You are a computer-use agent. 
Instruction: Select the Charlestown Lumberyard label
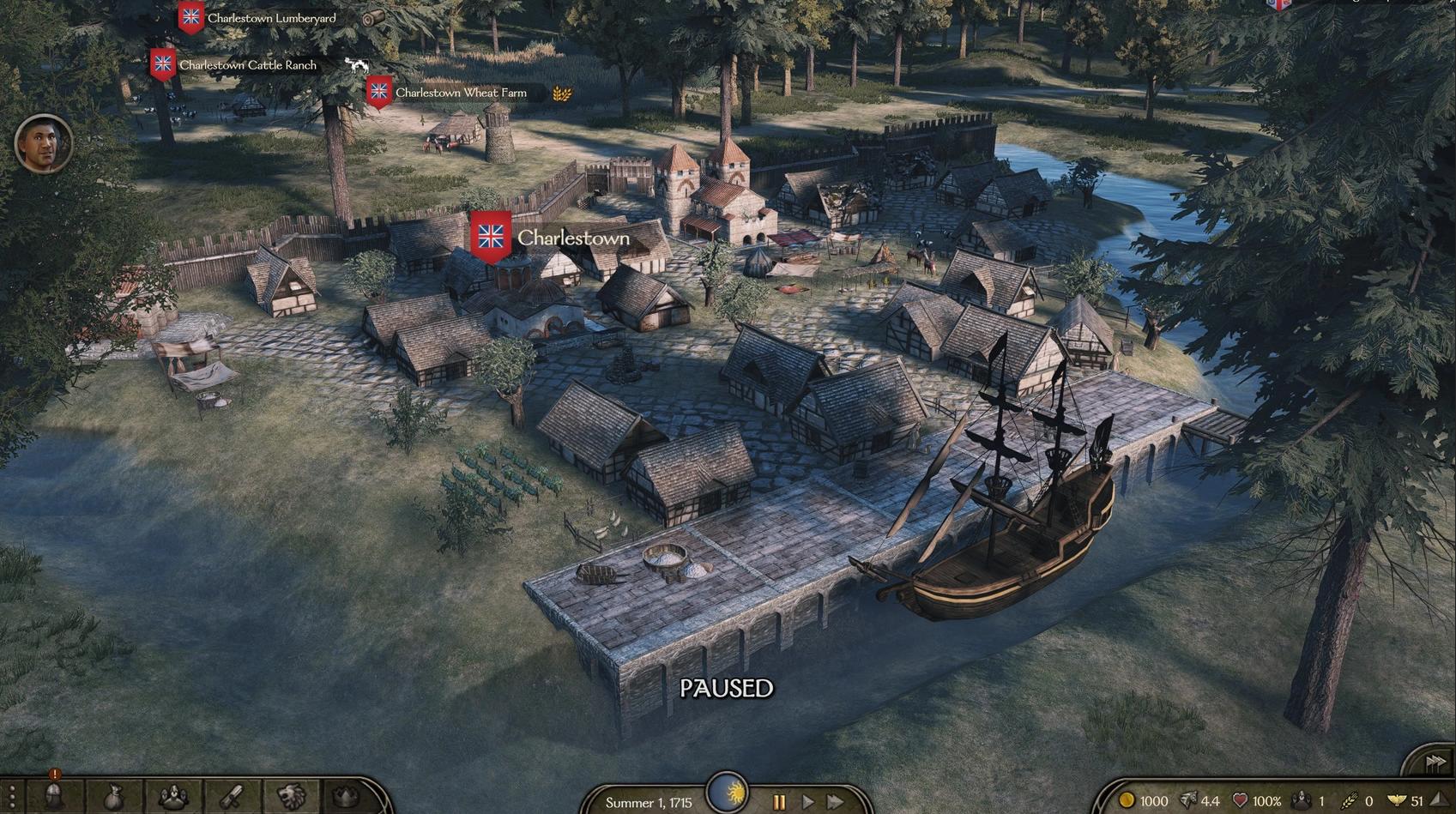pyautogui.click(x=271, y=18)
